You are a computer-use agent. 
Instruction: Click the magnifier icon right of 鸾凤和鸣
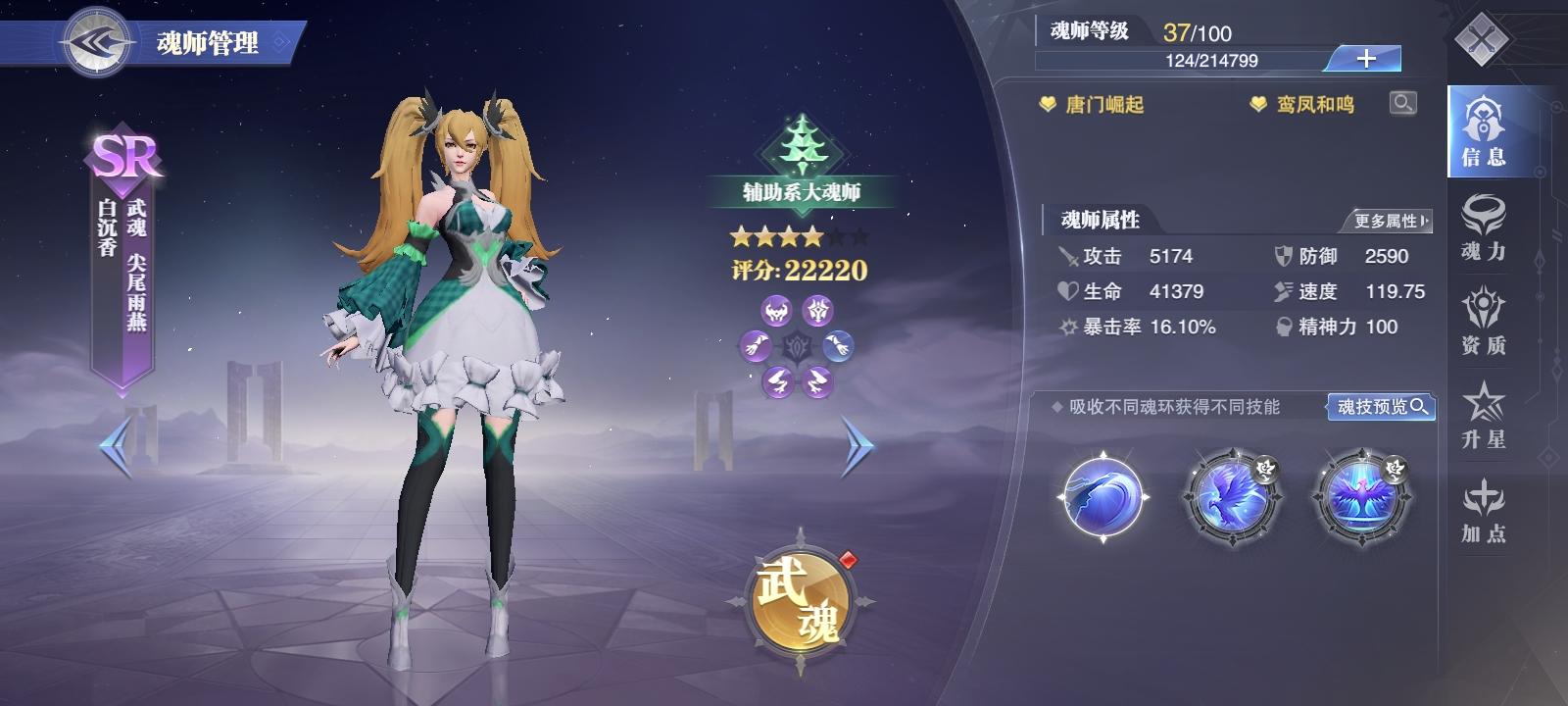(1403, 102)
